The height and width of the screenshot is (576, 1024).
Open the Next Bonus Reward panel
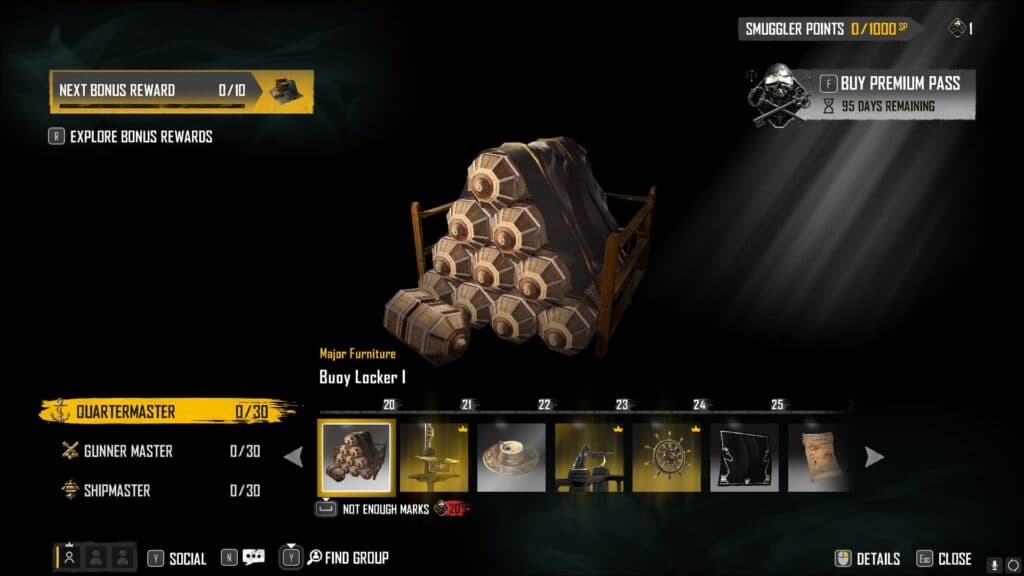(181, 91)
